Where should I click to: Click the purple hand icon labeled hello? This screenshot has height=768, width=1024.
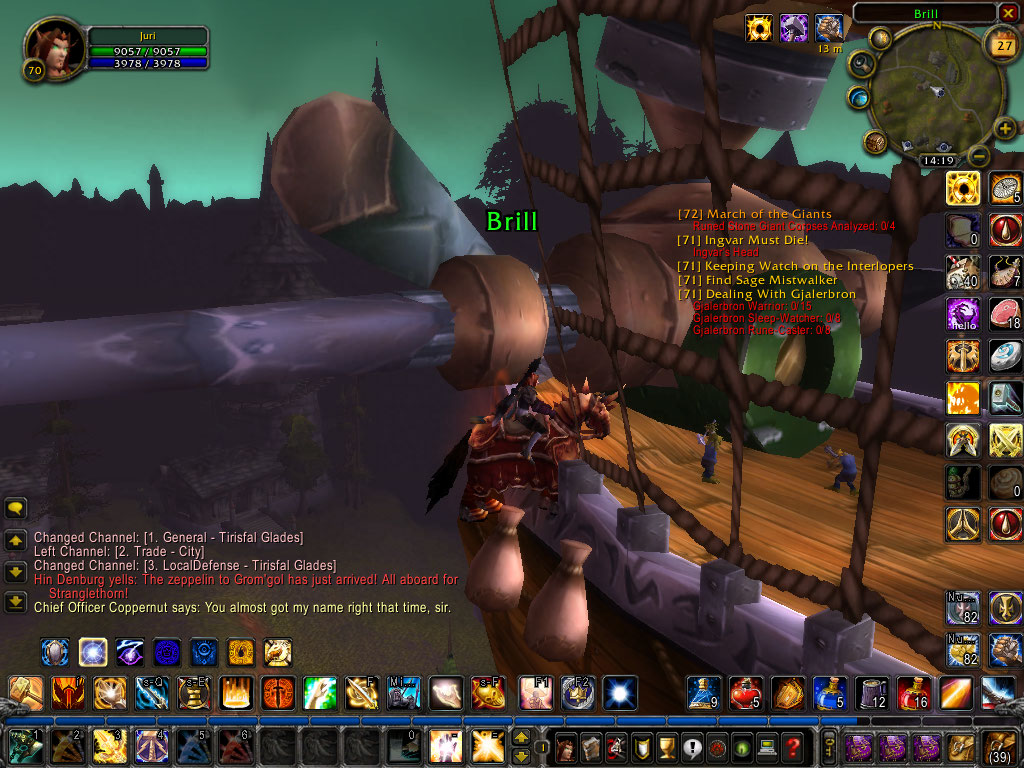click(964, 314)
